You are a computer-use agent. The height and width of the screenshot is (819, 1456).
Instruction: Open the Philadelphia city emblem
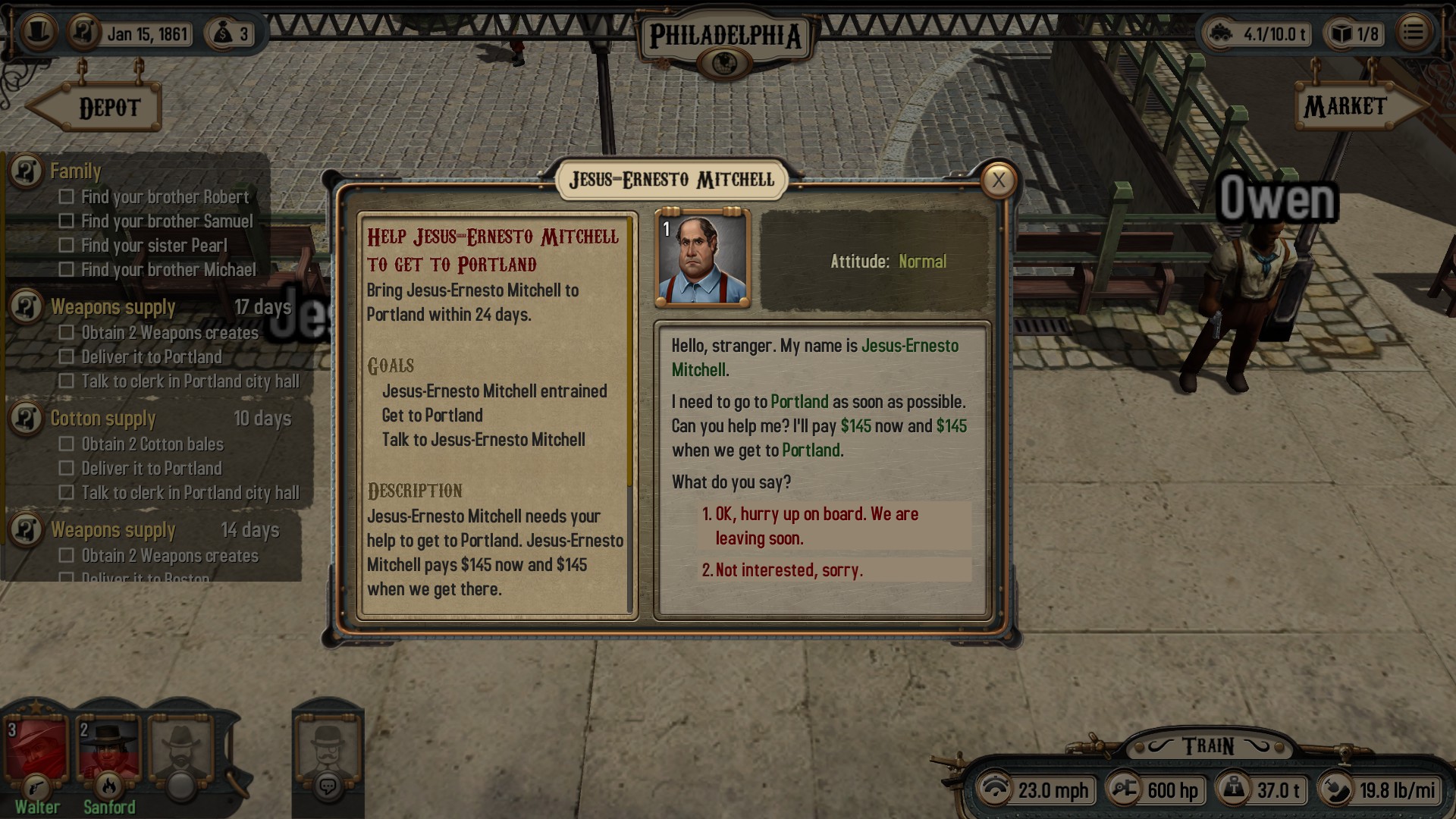[725, 62]
